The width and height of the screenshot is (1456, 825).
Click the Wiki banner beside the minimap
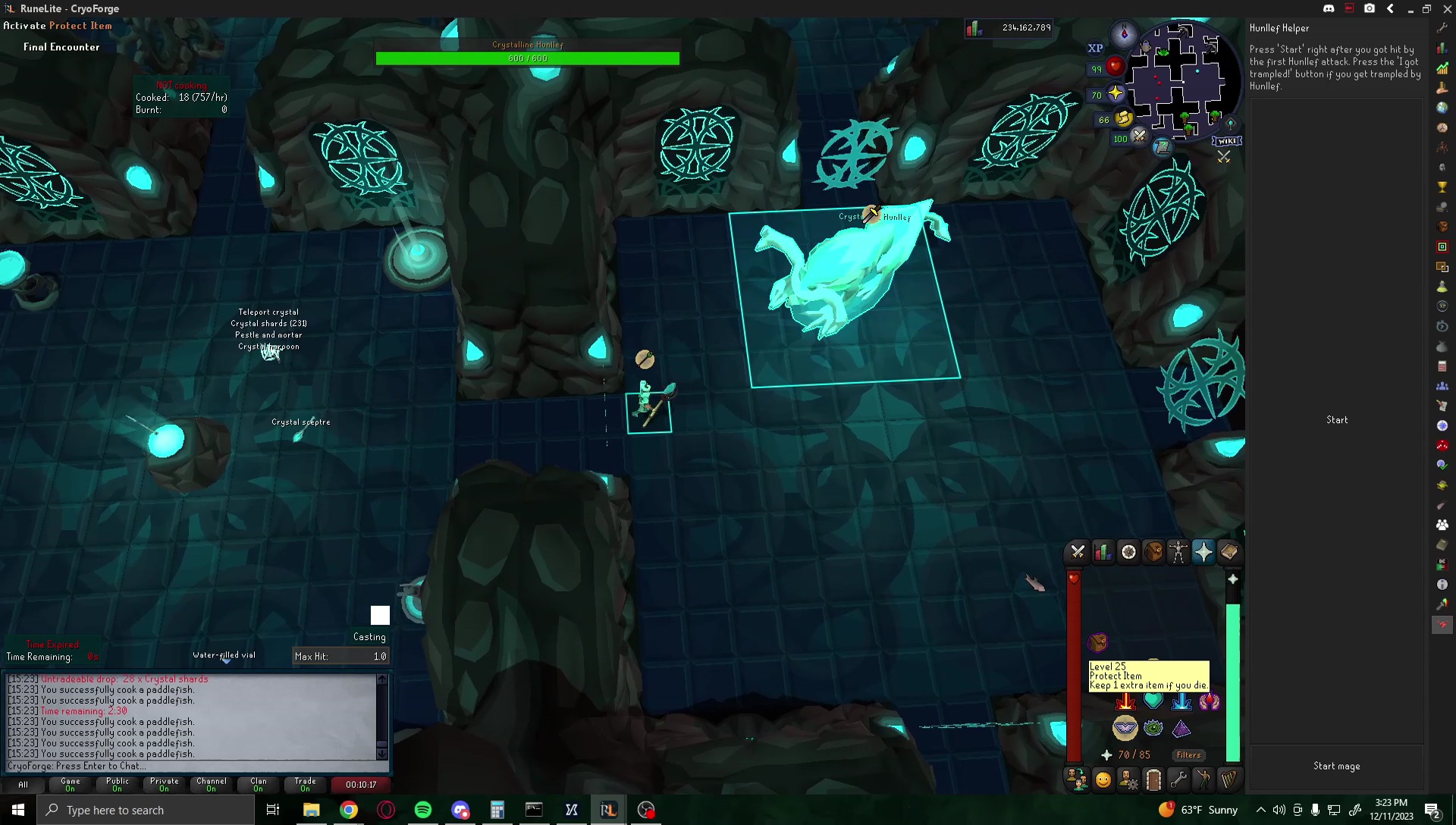coord(1228,140)
